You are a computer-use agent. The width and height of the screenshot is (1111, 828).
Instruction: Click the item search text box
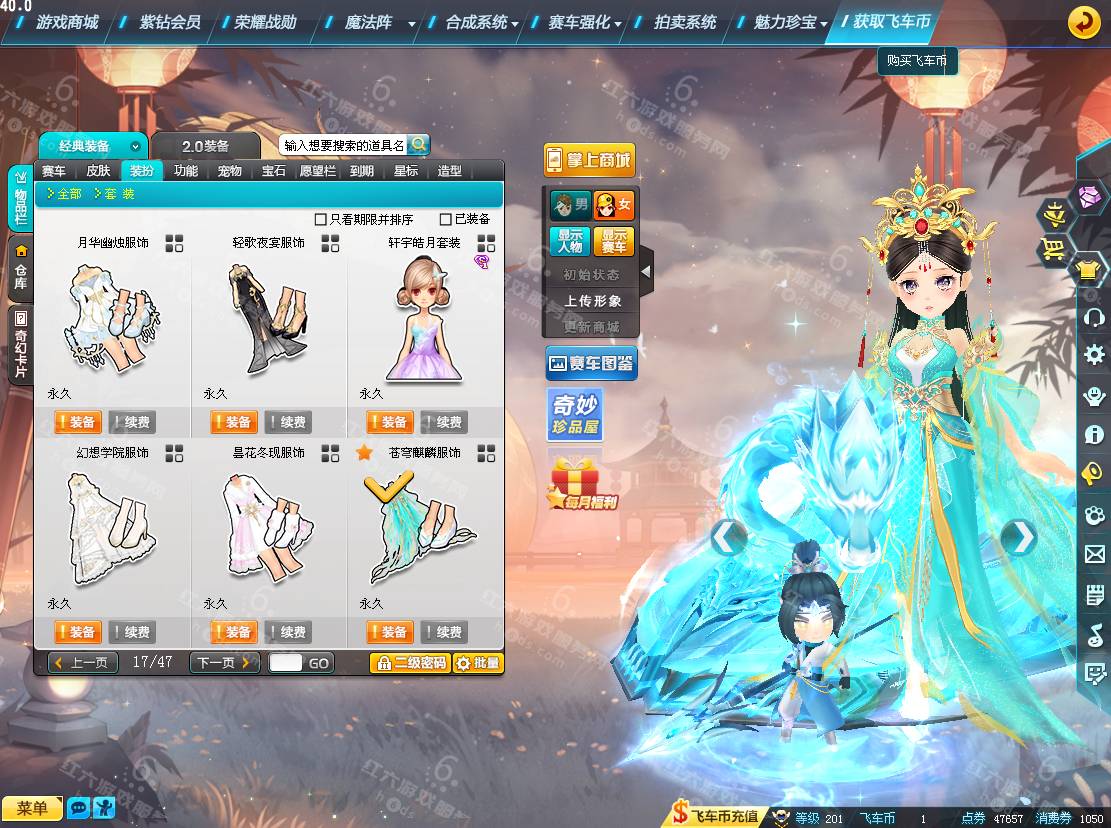pyautogui.click(x=343, y=145)
